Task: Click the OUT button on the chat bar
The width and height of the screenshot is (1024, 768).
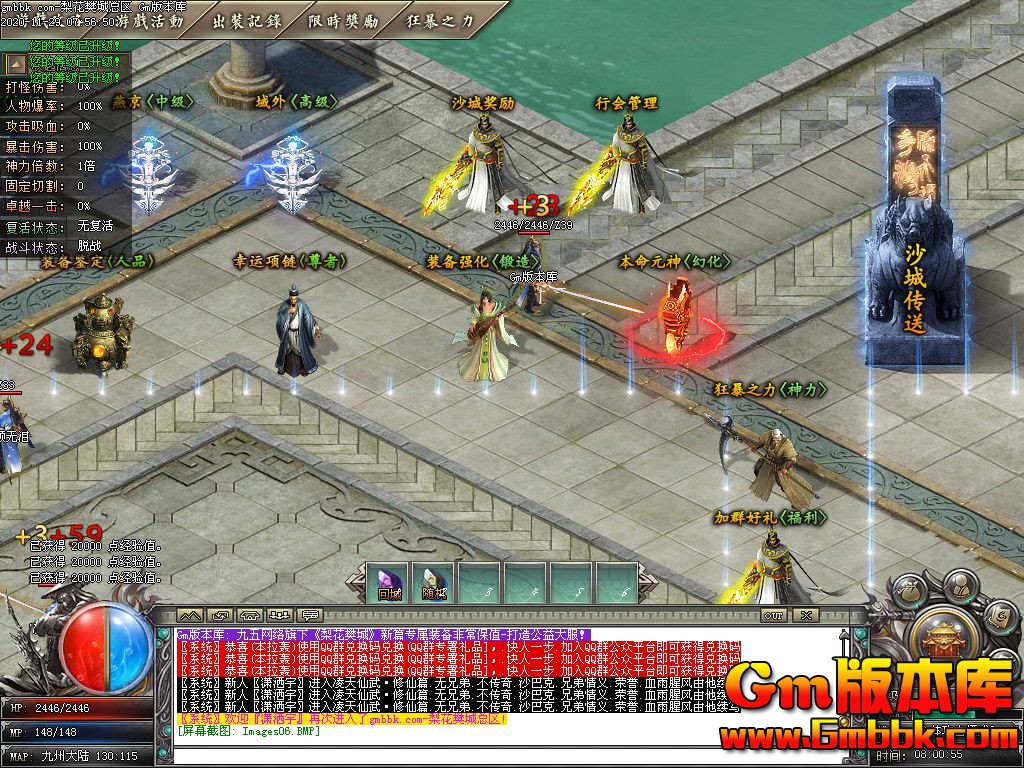Action: [x=773, y=615]
